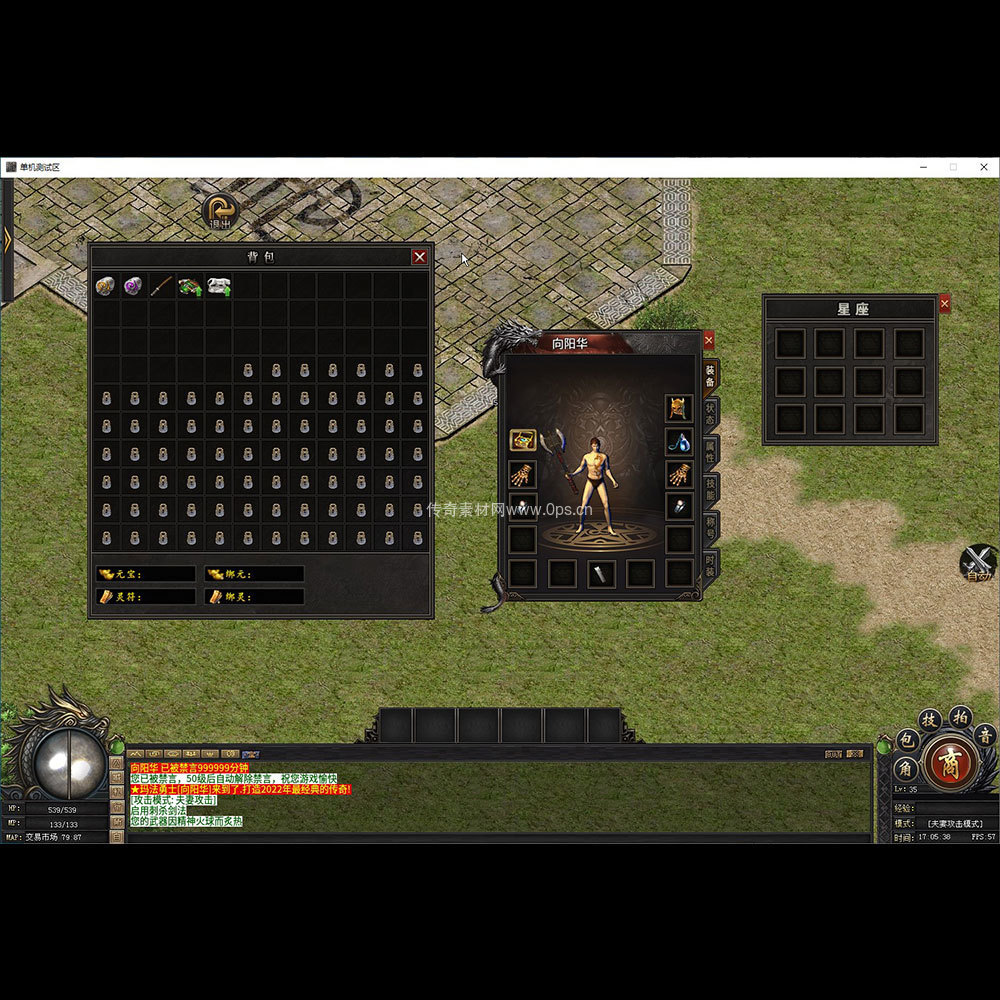1000x1000 pixels.
Task: Close the game window
Action: click(x=984, y=167)
